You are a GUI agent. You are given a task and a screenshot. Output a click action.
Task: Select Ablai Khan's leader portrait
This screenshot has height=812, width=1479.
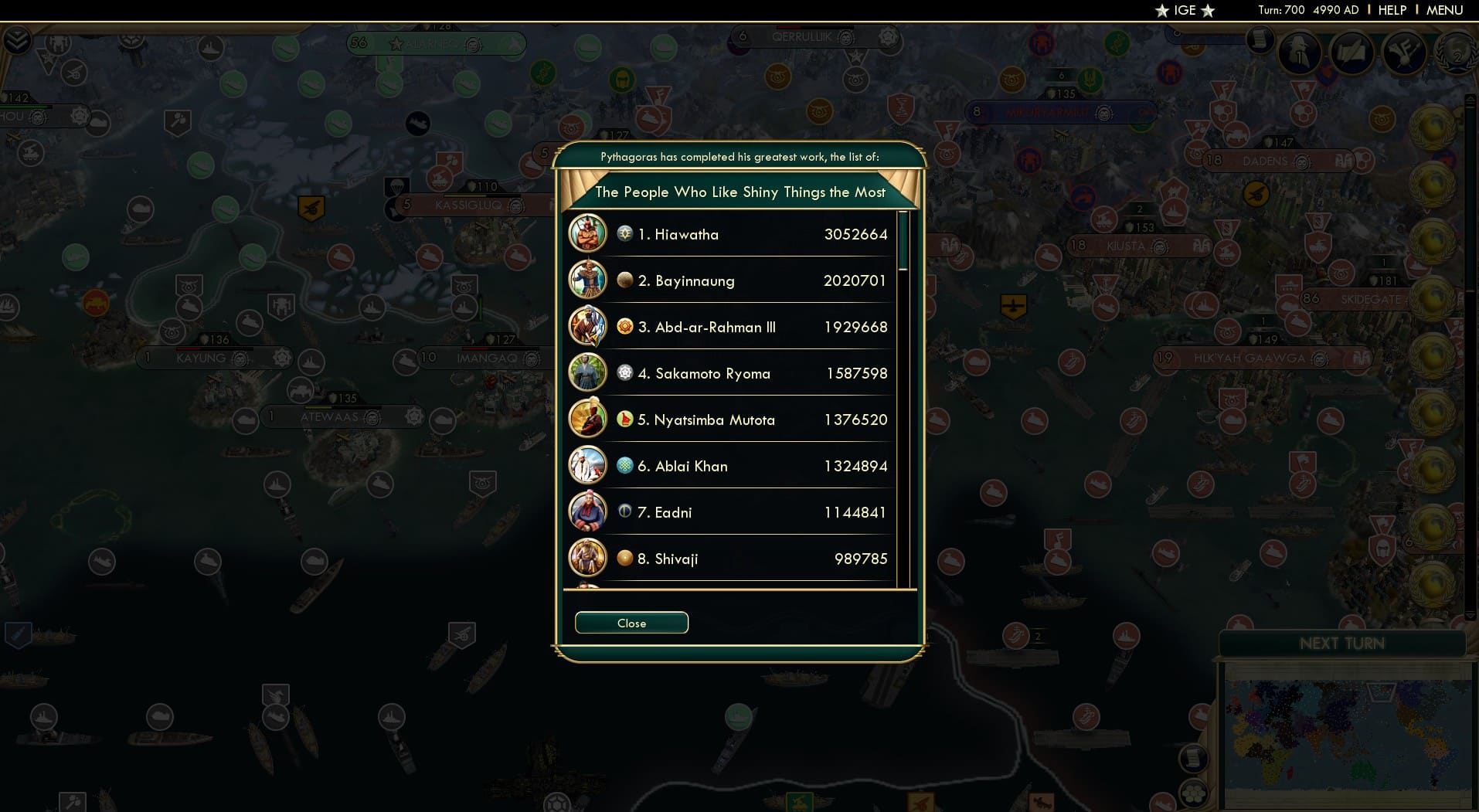[588, 465]
